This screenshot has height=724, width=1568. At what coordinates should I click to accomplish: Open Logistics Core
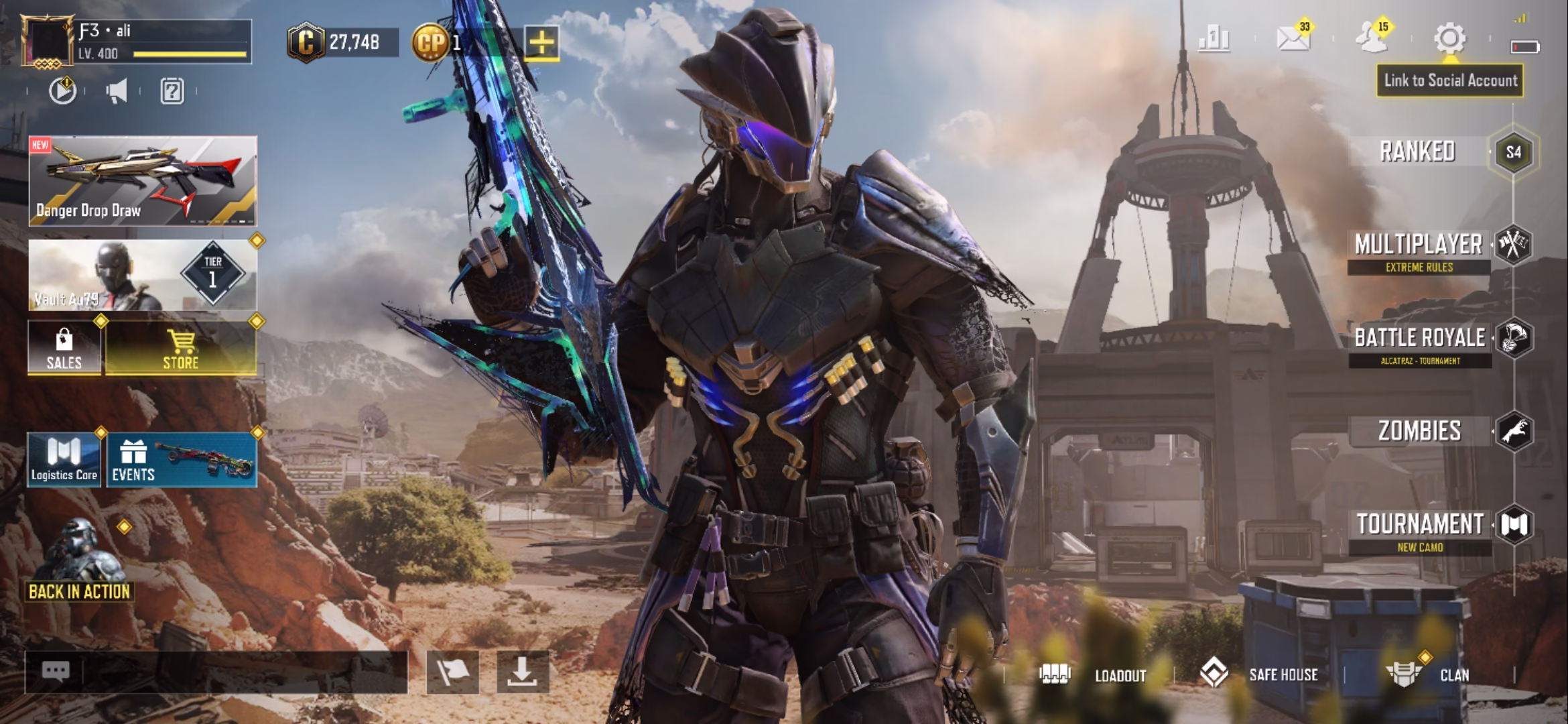(64, 460)
